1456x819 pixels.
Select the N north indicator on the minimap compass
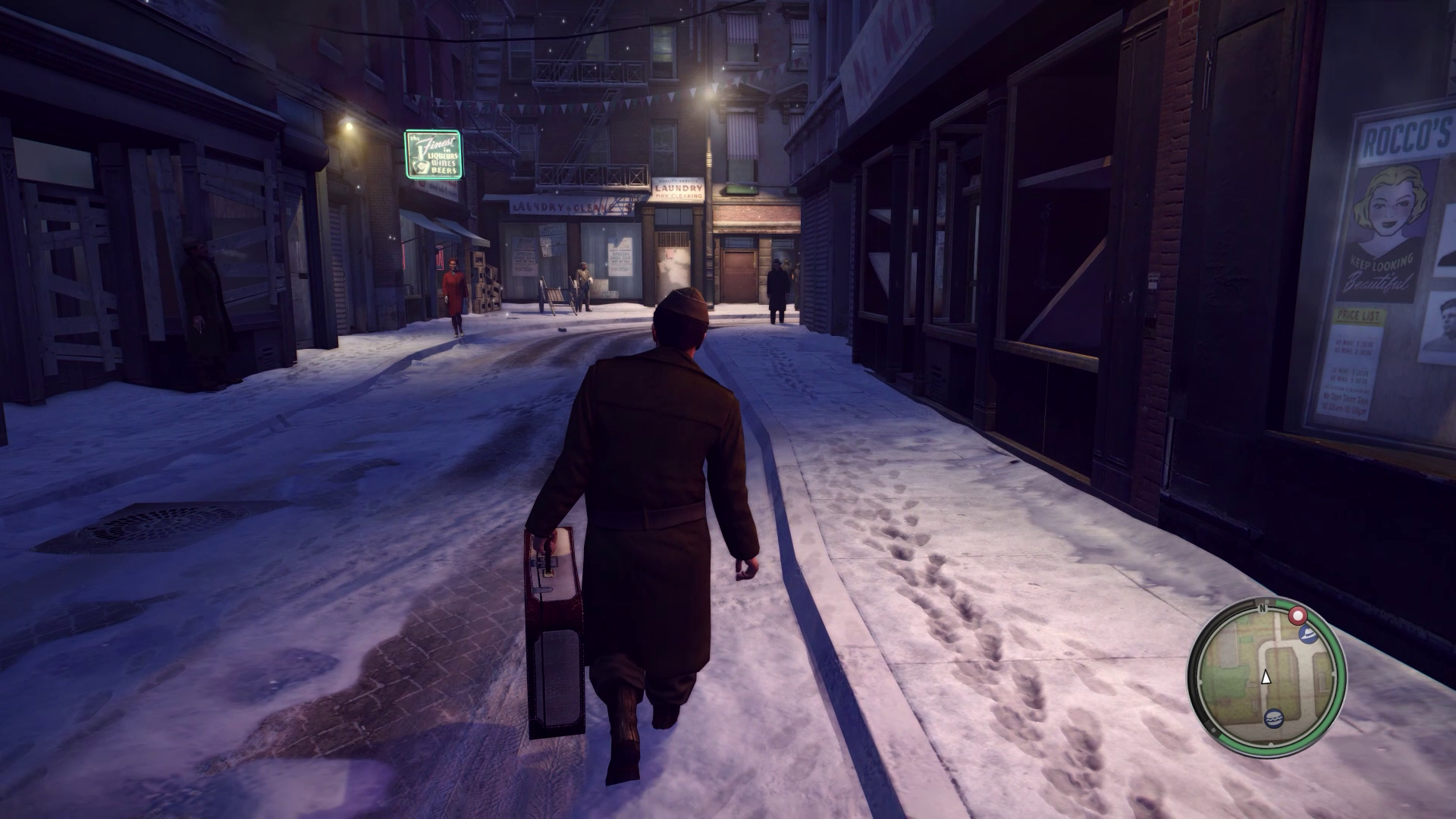coord(1263,607)
